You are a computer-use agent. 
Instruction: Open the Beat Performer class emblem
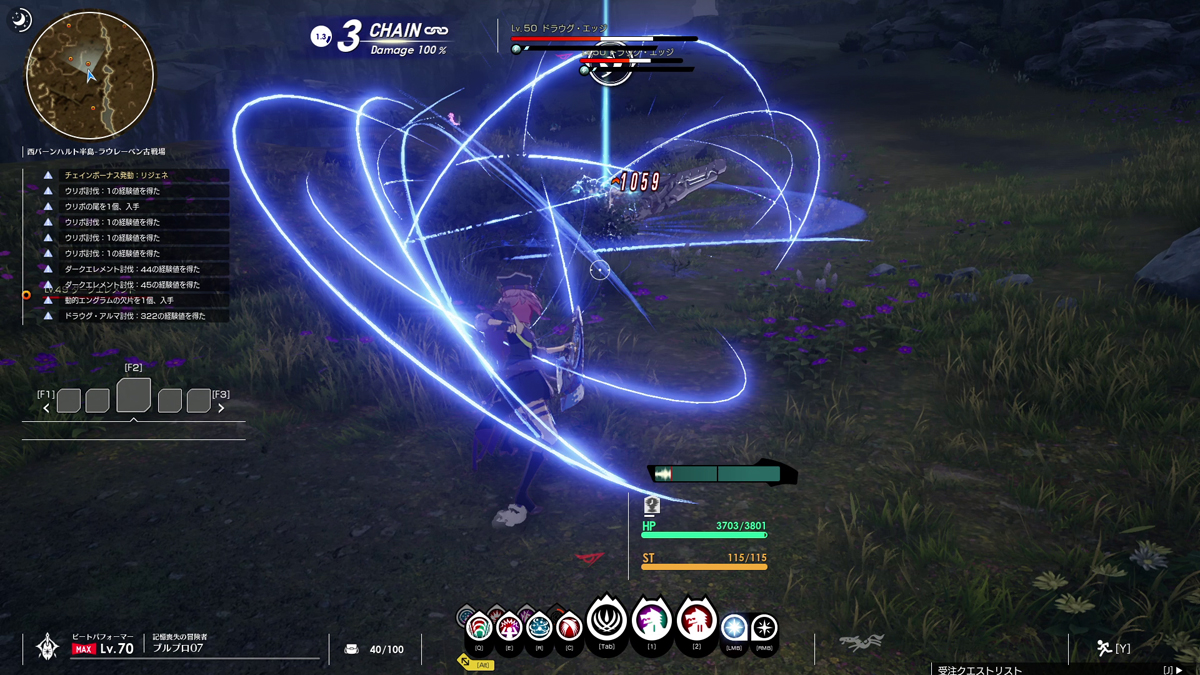47,647
